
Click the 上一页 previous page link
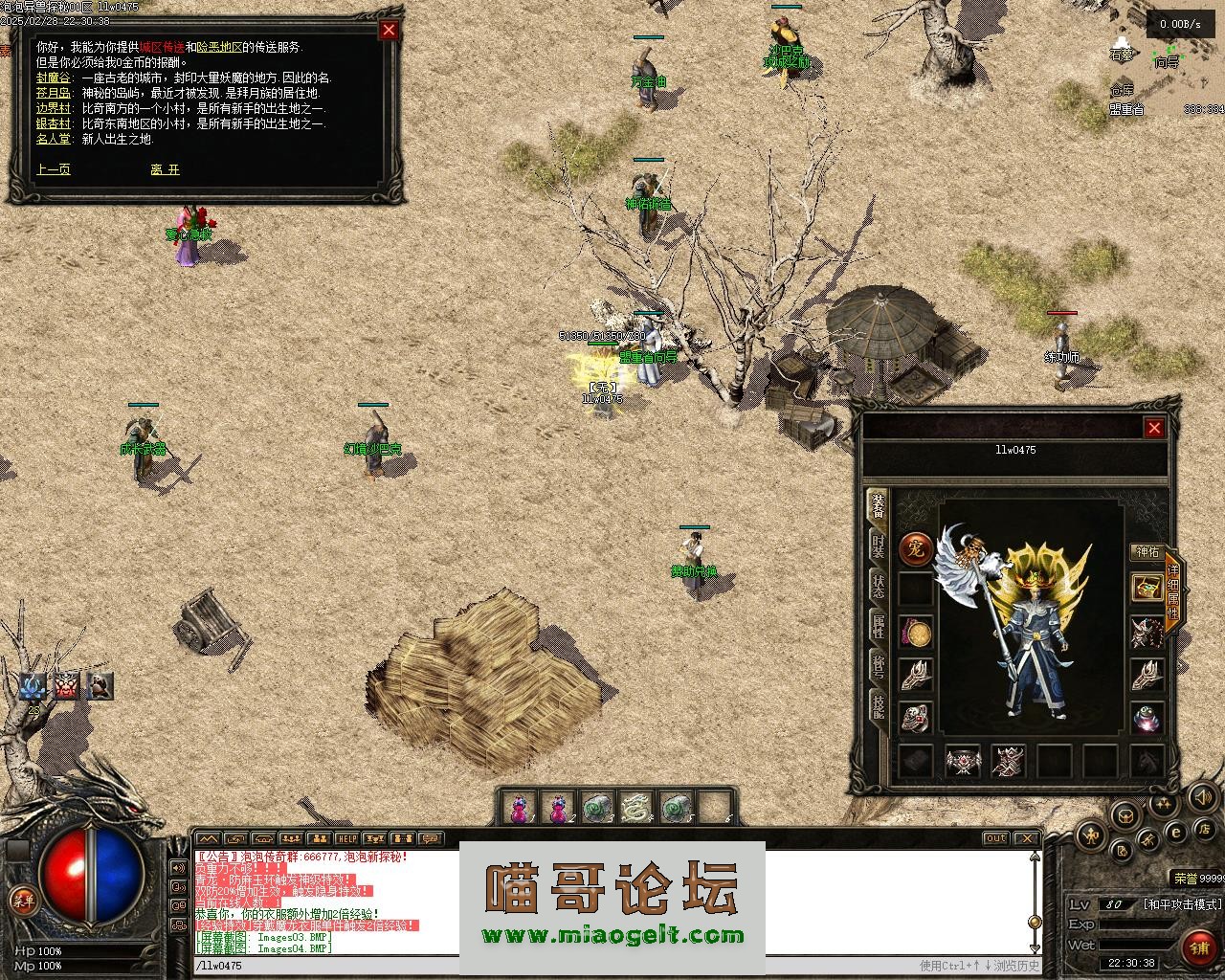53,169
